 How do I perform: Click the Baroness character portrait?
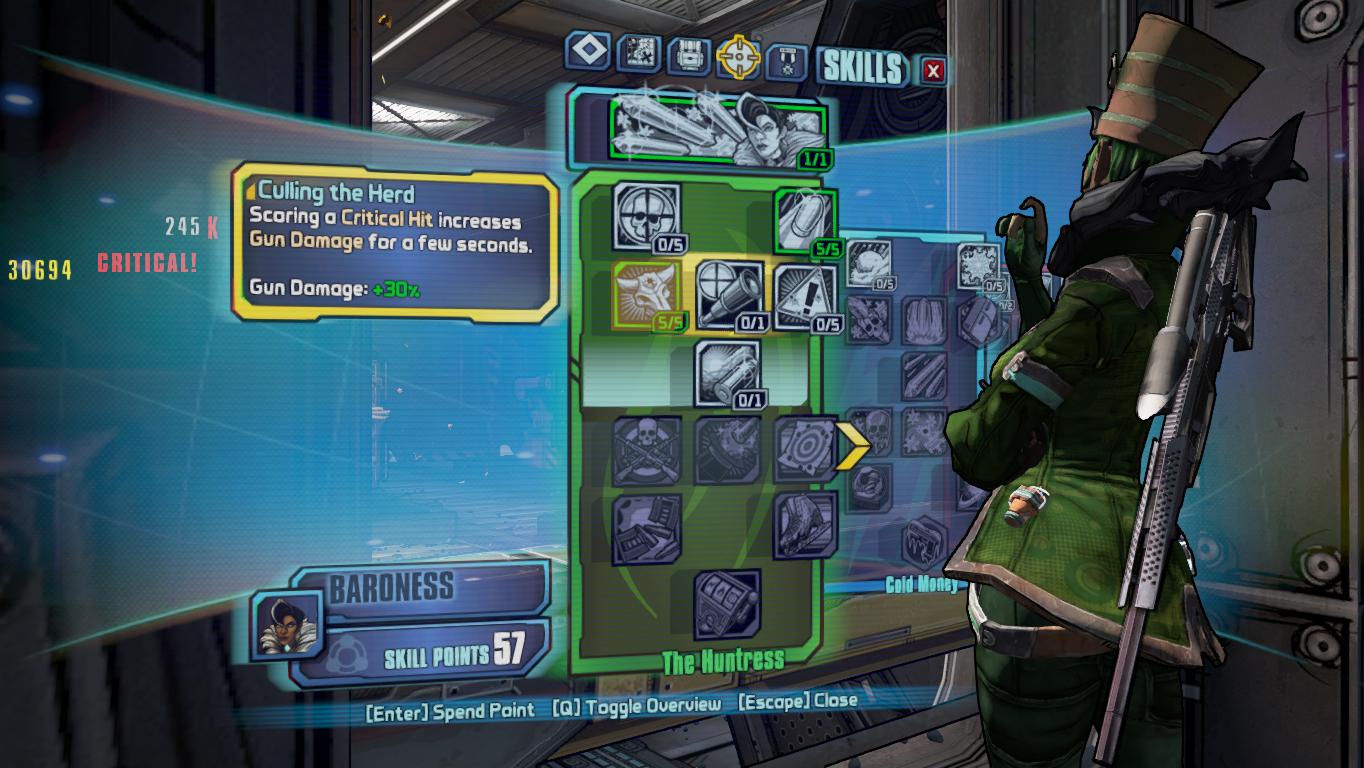point(286,624)
